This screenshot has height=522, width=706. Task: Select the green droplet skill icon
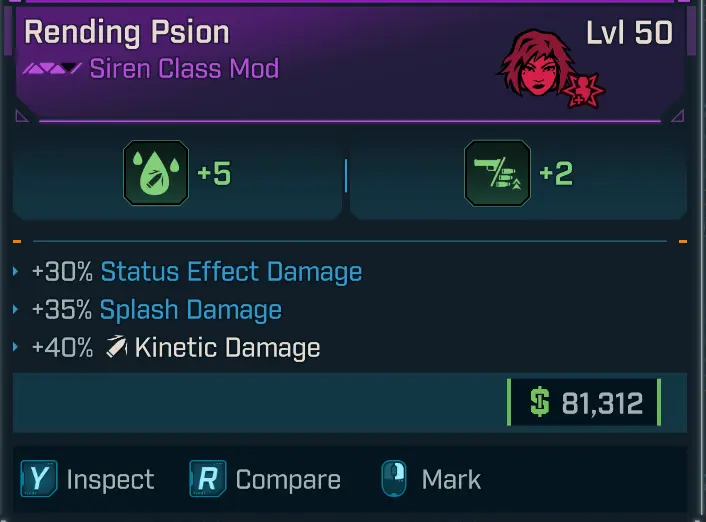coord(155,174)
